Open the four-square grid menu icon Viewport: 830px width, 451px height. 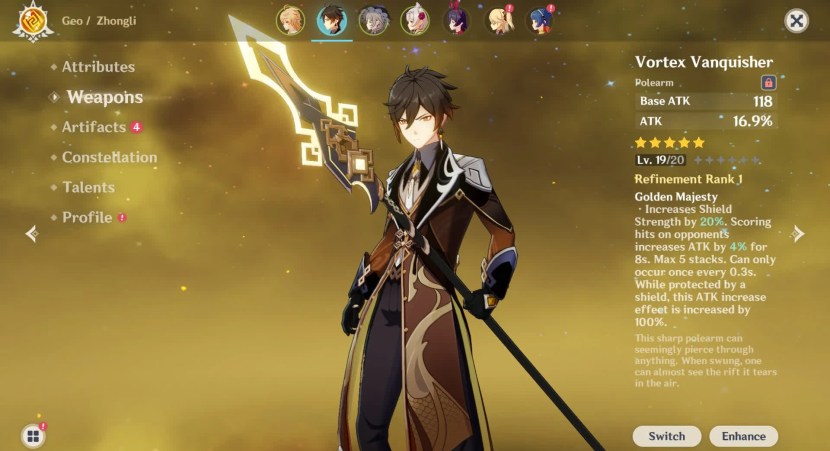coord(33,435)
